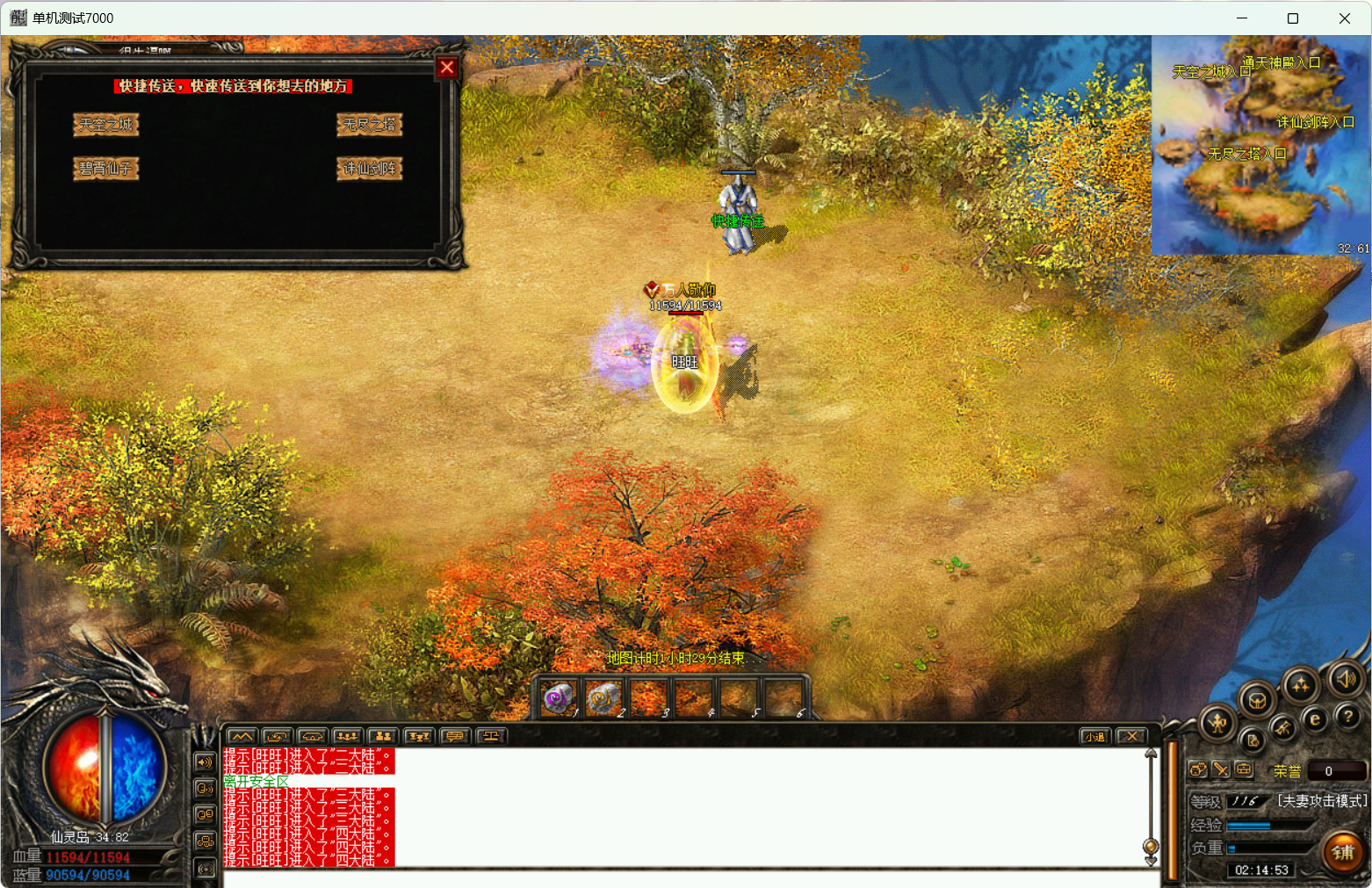Select the 碧霄仙子 teleport button
This screenshot has width=1372, height=888.
pos(105,168)
